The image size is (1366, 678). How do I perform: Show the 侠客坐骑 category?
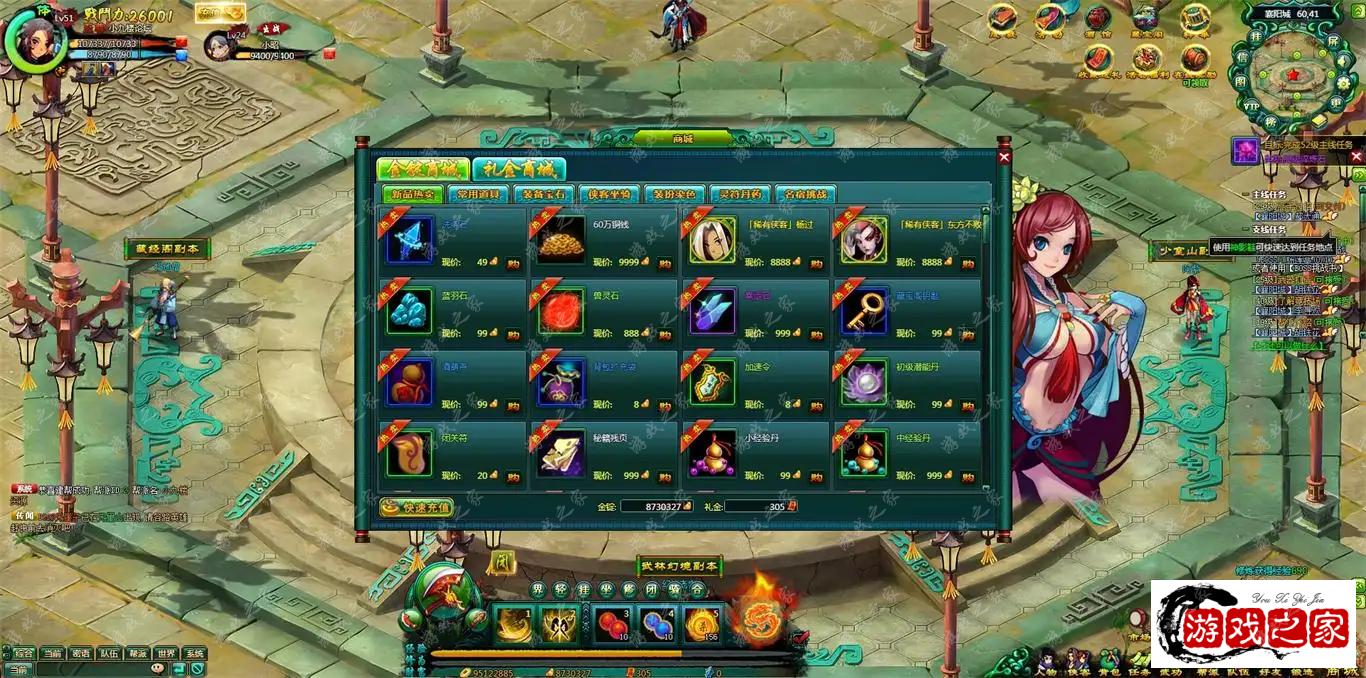click(609, 194)
